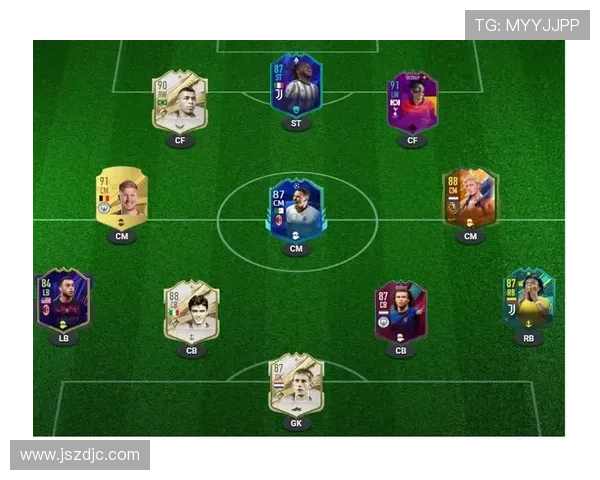Choose the 88-rated white icon CB card
The image size is (600, 480).
[191, 311]
